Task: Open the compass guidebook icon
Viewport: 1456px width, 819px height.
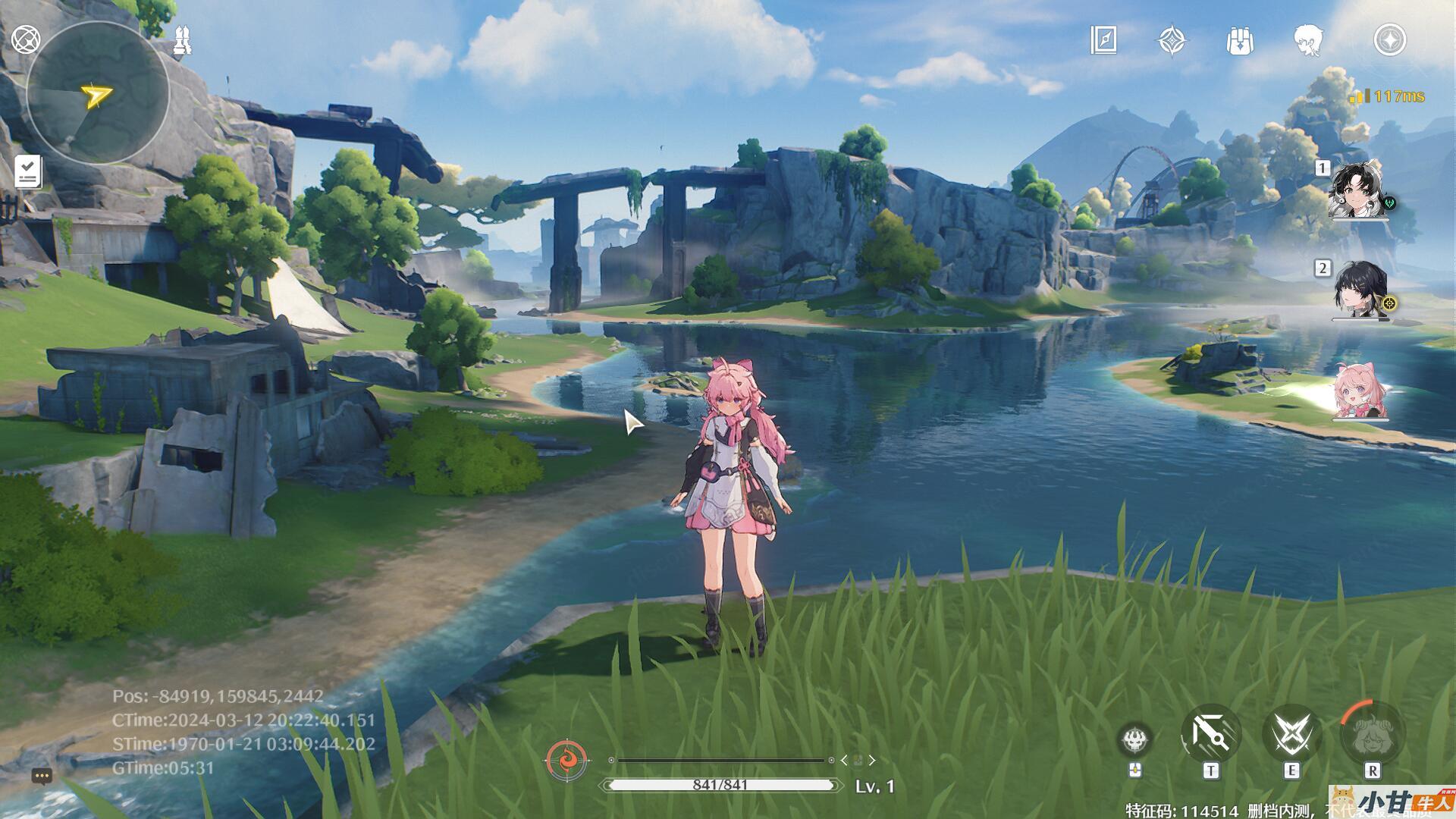Action: (1103, 40)
